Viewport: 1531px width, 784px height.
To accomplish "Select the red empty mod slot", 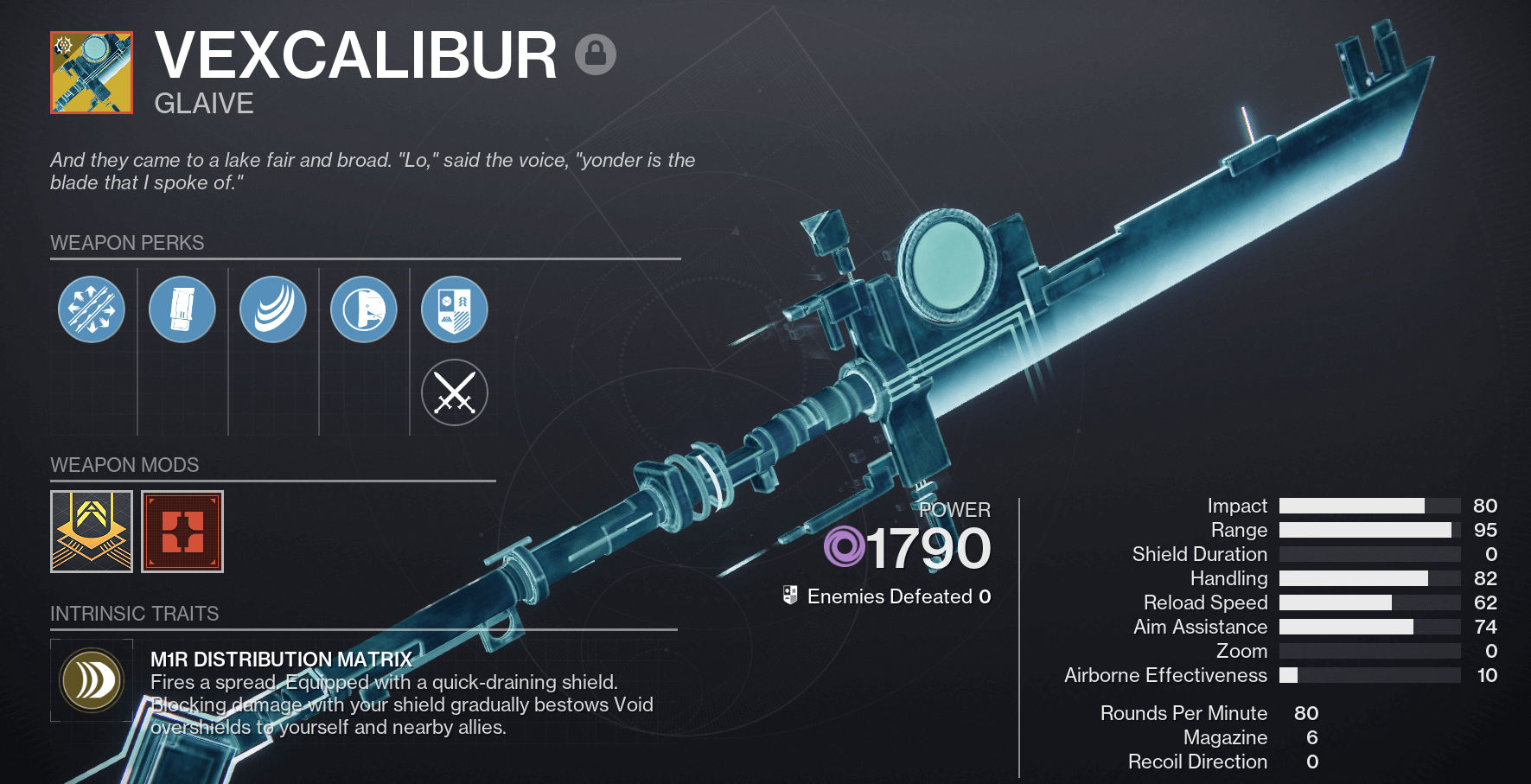I will [182, 532].
